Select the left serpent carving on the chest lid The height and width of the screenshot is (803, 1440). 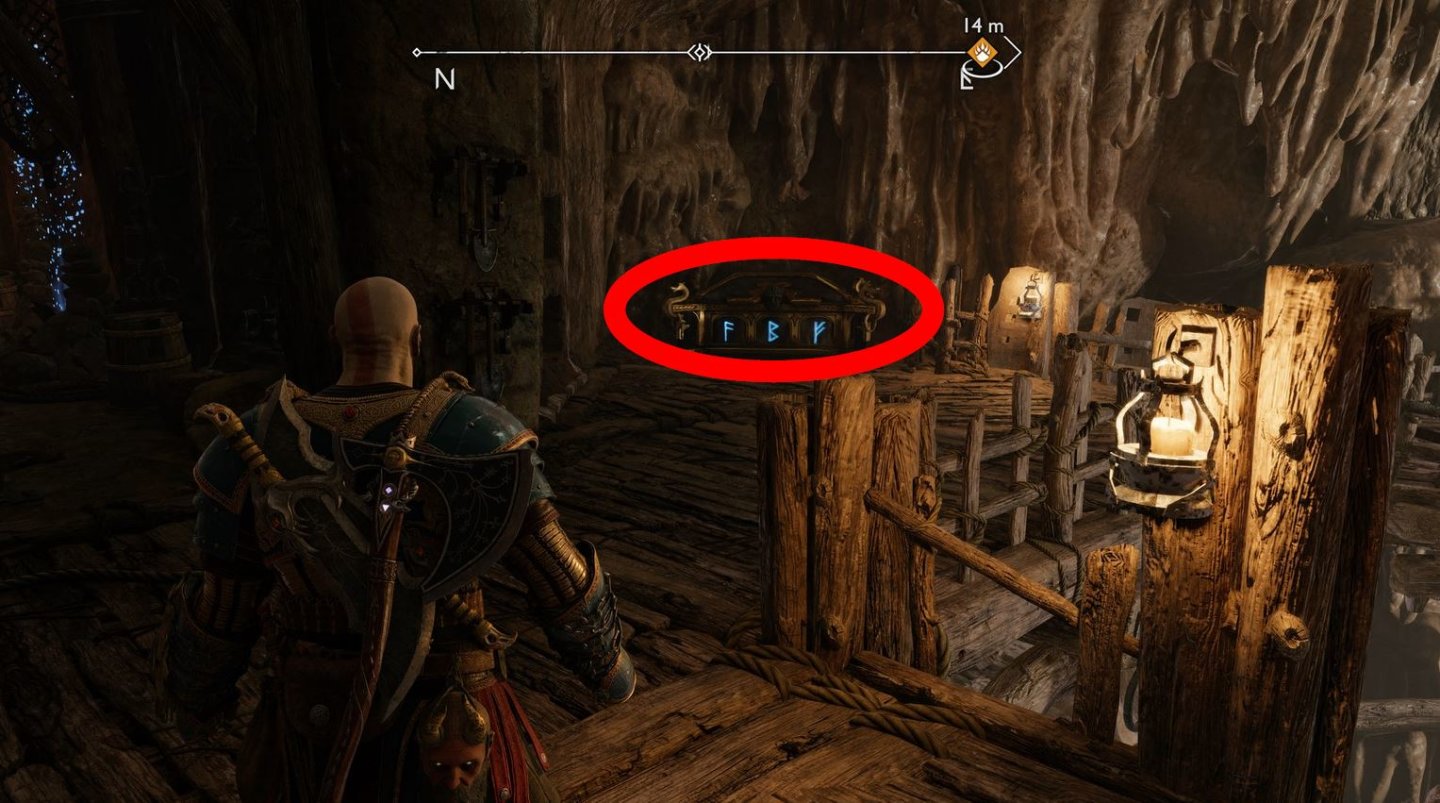678,292
